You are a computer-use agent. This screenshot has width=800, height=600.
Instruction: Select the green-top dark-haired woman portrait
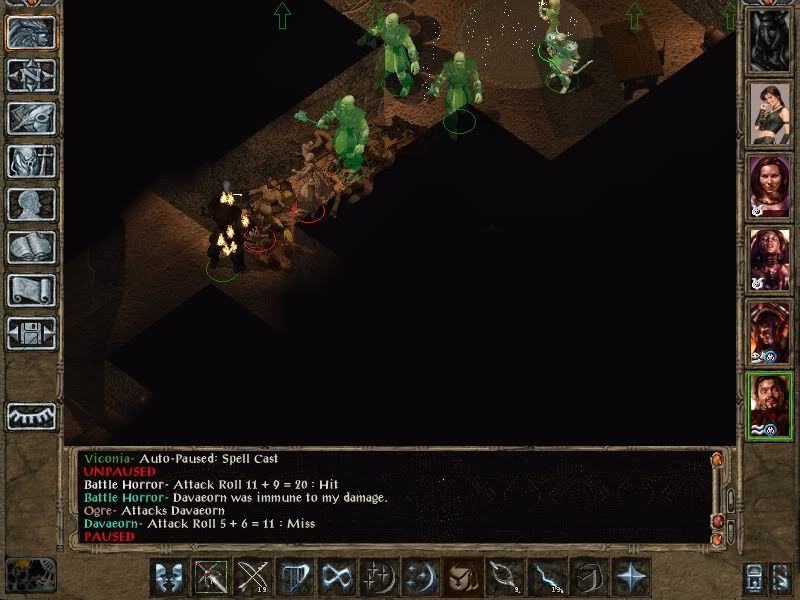click(x=770, y=112)
